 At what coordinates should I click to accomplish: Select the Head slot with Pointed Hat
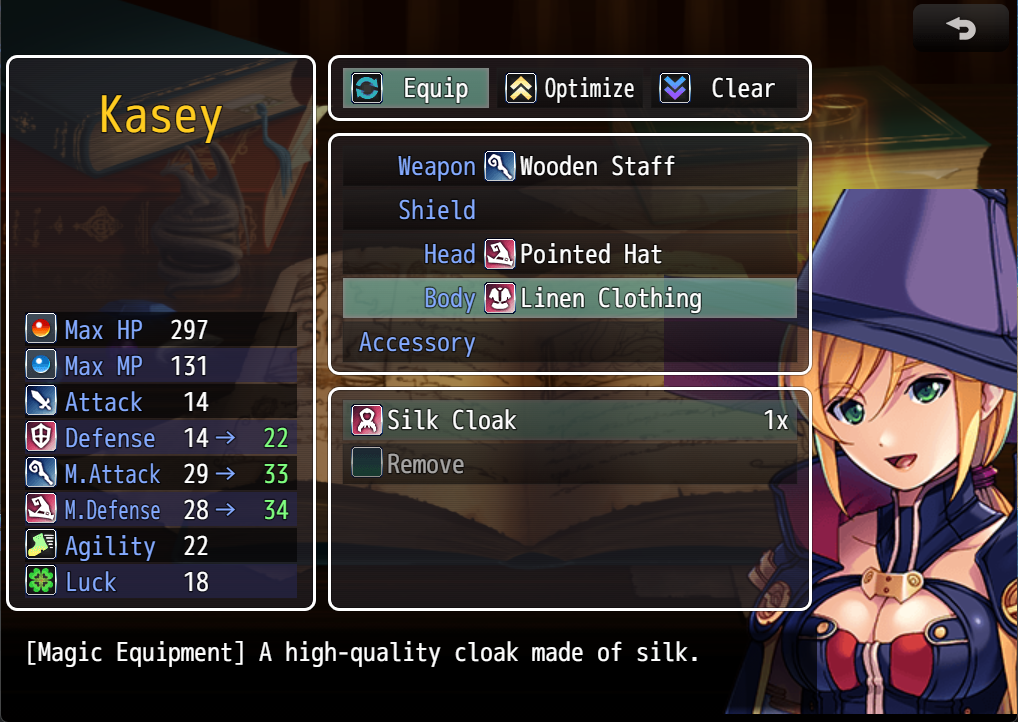tap(570, 255)
